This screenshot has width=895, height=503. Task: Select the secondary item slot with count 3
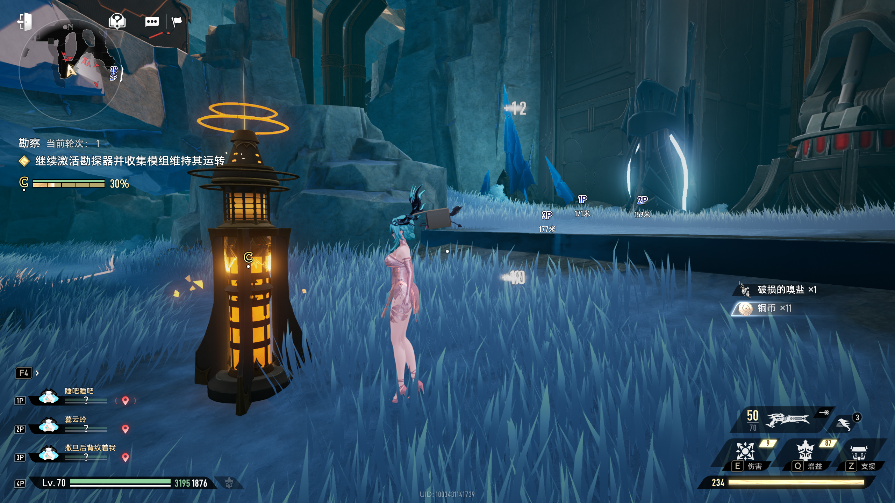pos(846,422)
